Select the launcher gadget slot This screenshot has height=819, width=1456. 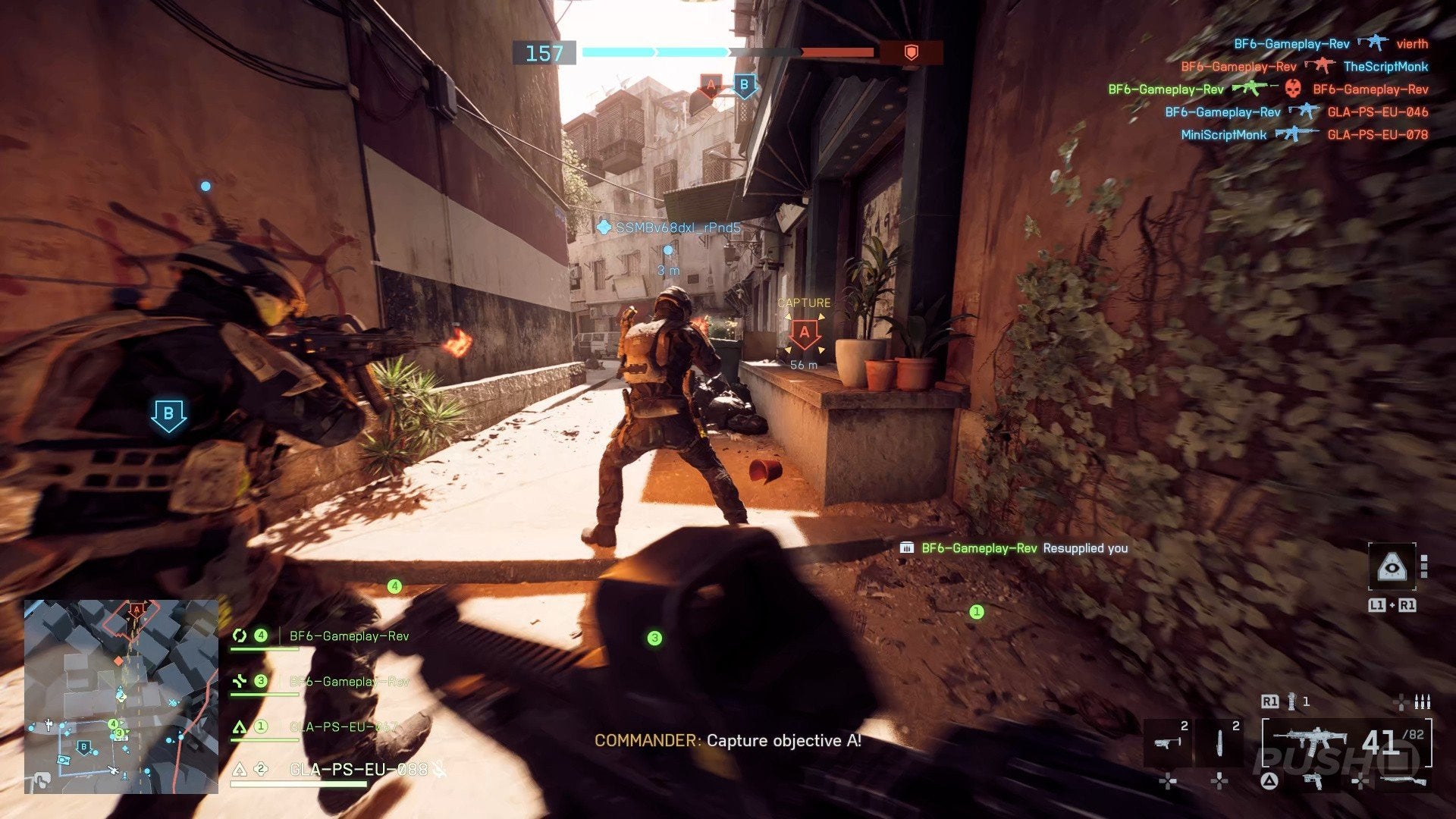(x=1167, y=742)
